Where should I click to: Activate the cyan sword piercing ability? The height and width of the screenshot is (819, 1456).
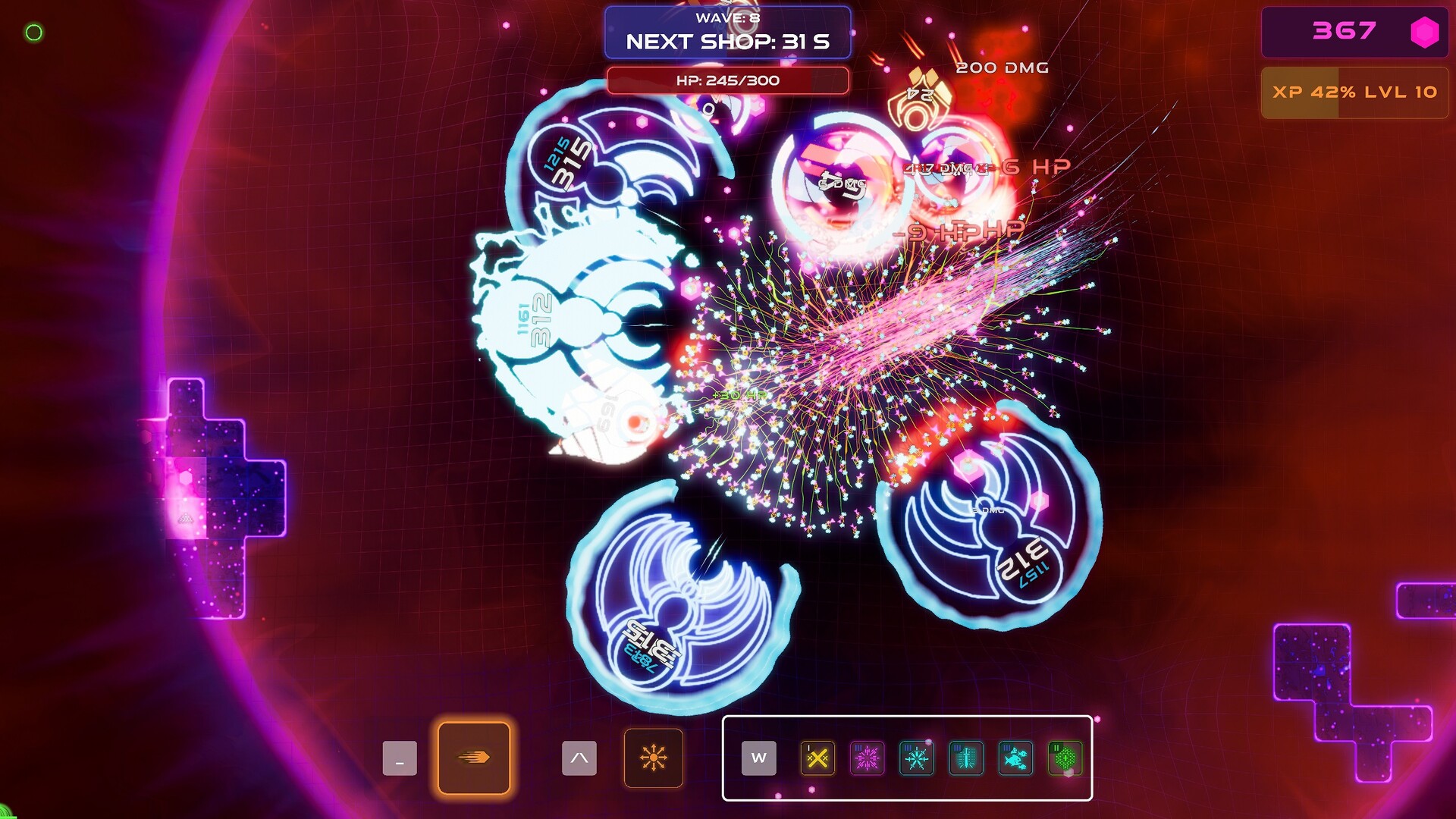coord(965,758)
